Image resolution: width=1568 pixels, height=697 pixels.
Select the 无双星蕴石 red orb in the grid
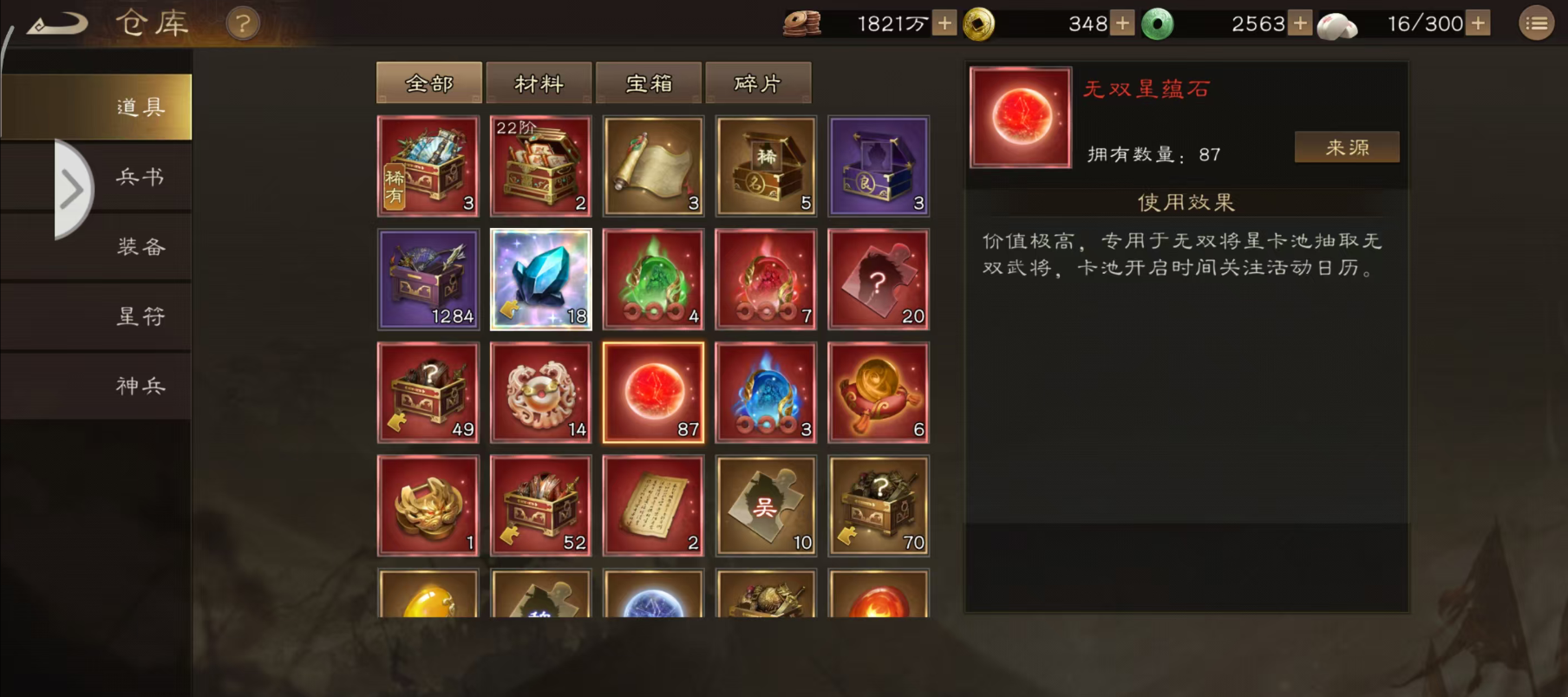653,391
